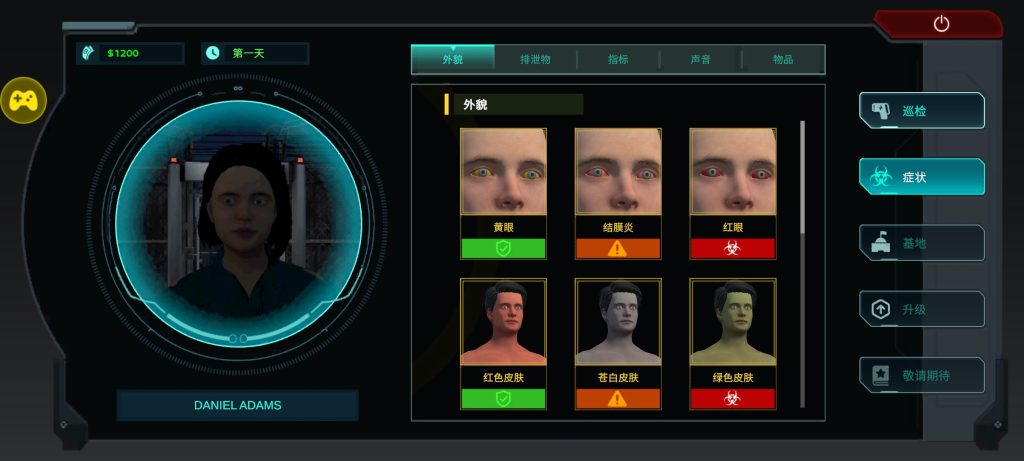Pick the 绿色皮肤 symptom card

click(x=732, y=343)
